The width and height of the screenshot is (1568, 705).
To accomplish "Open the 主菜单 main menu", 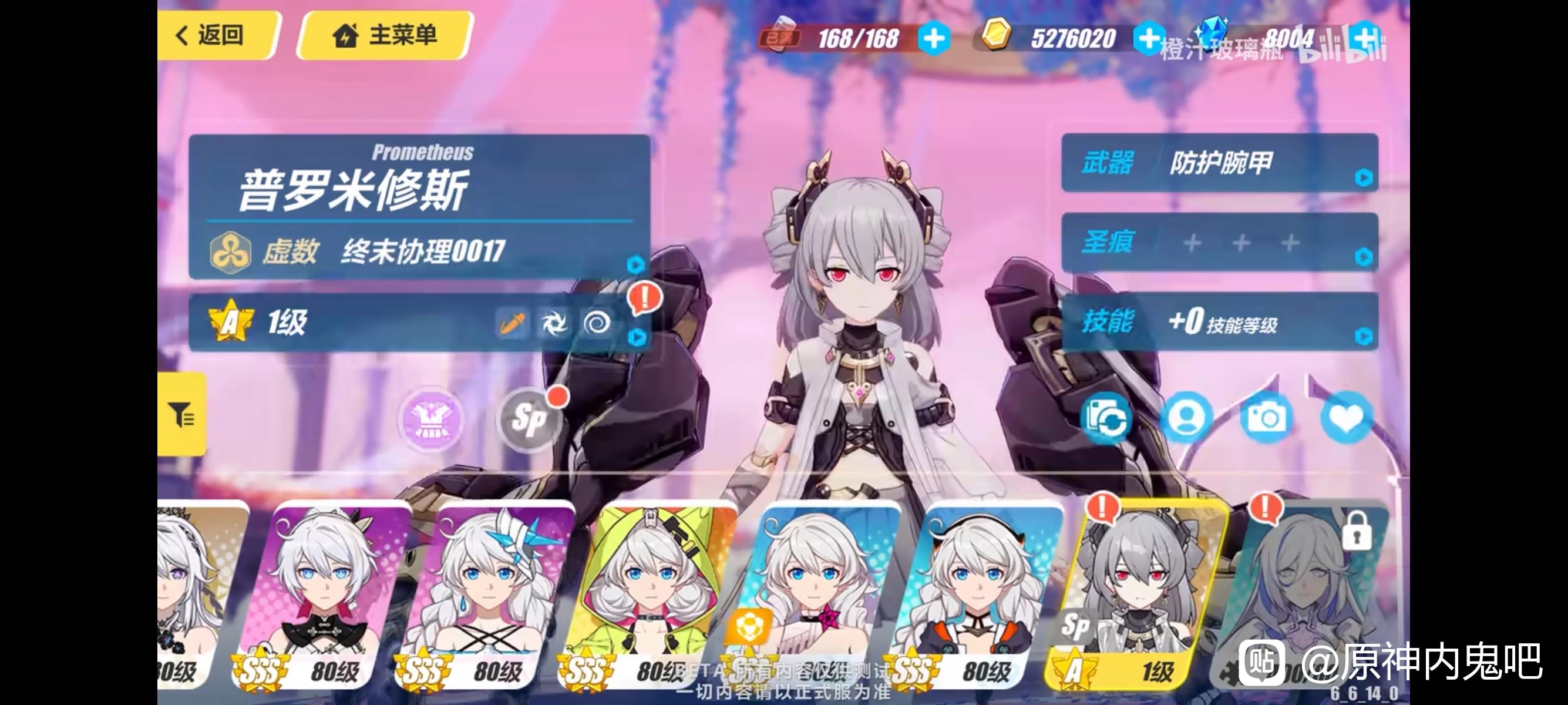I will (x=385, y=35).
